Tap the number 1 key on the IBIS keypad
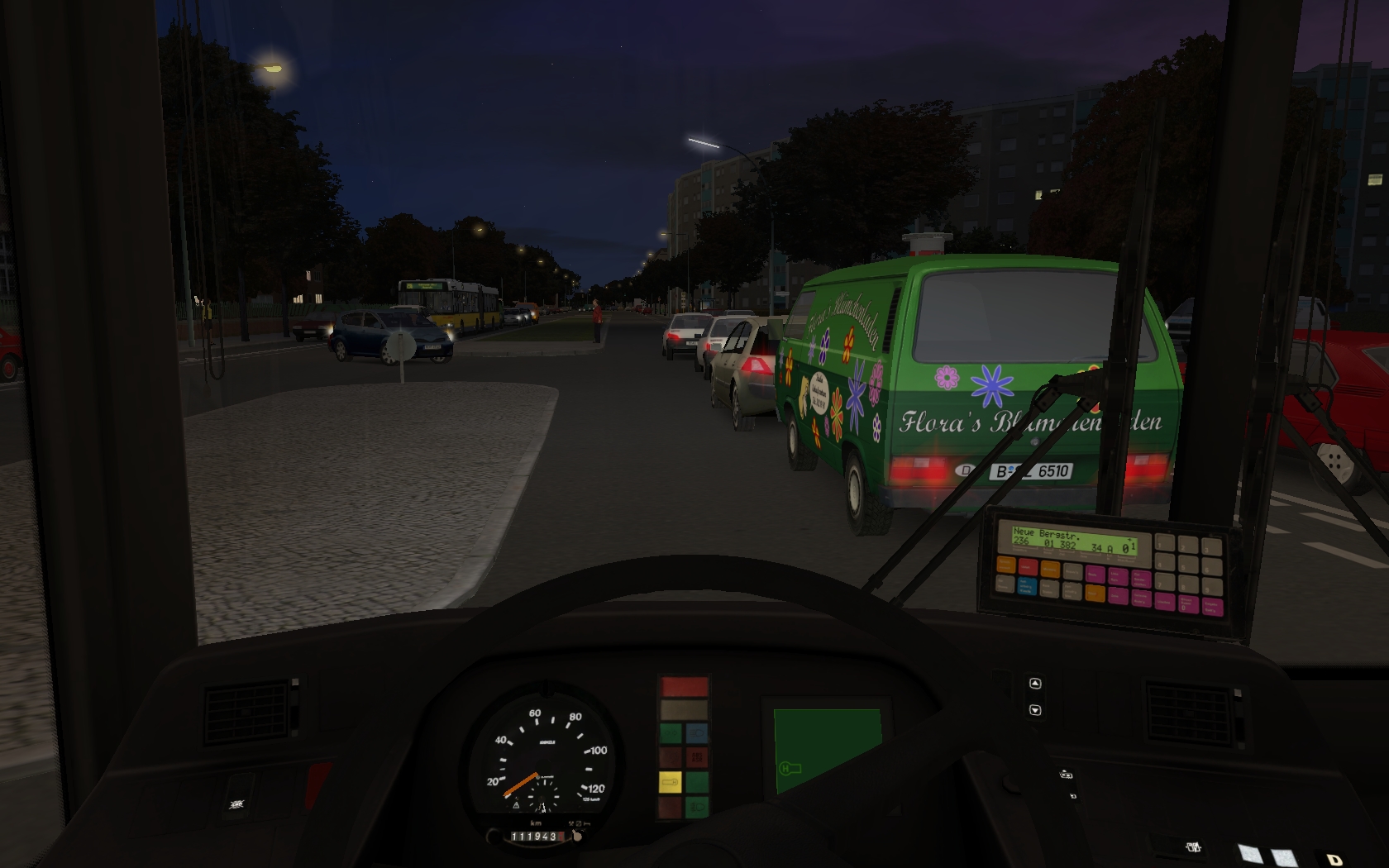Screen dimensions: 1389x868 (1165, 542)
